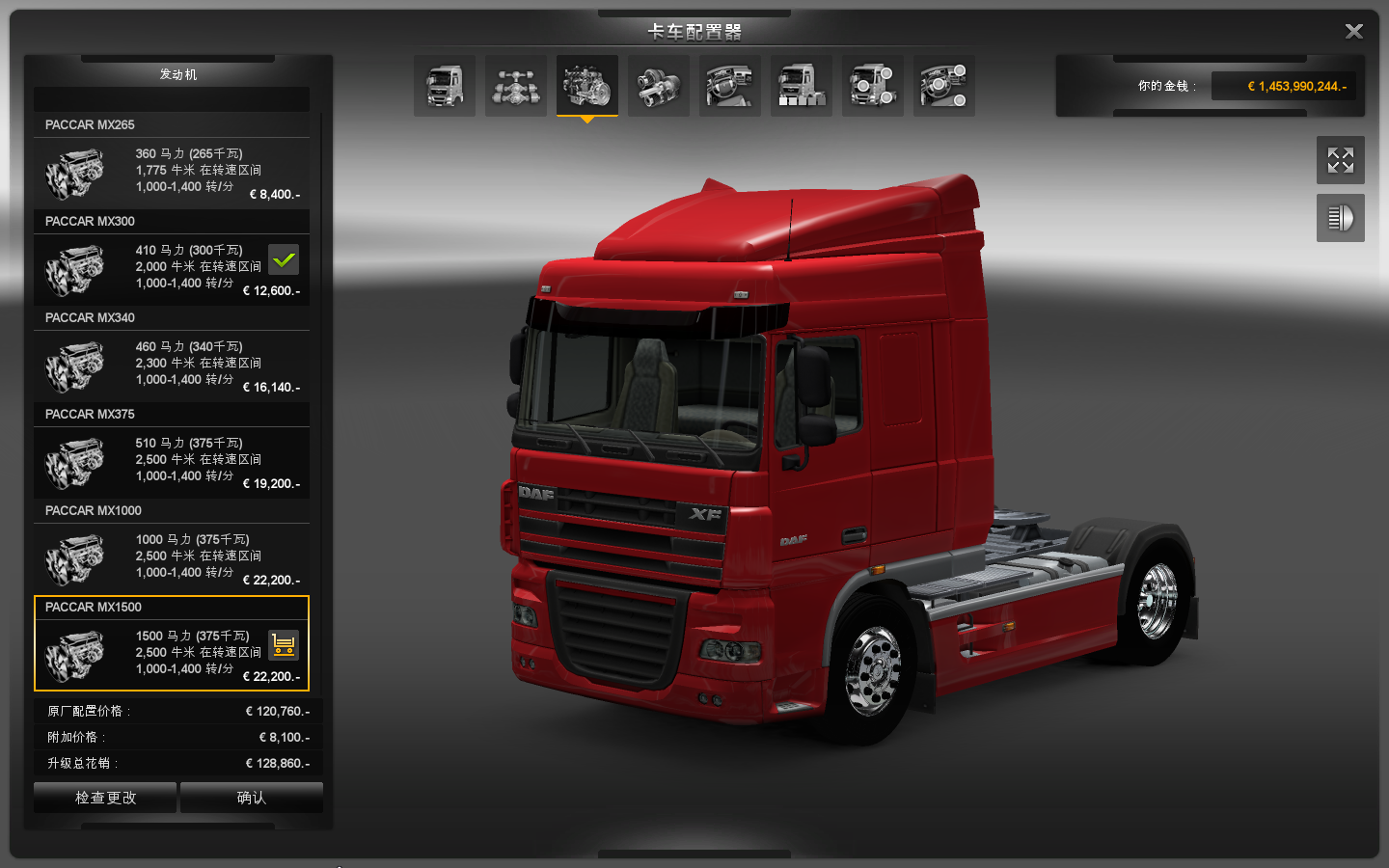This screenshot has height=868, width=1389.
Task: Choose the installed PACCAR MX300 engine
Action: click(x=172, y=270)
